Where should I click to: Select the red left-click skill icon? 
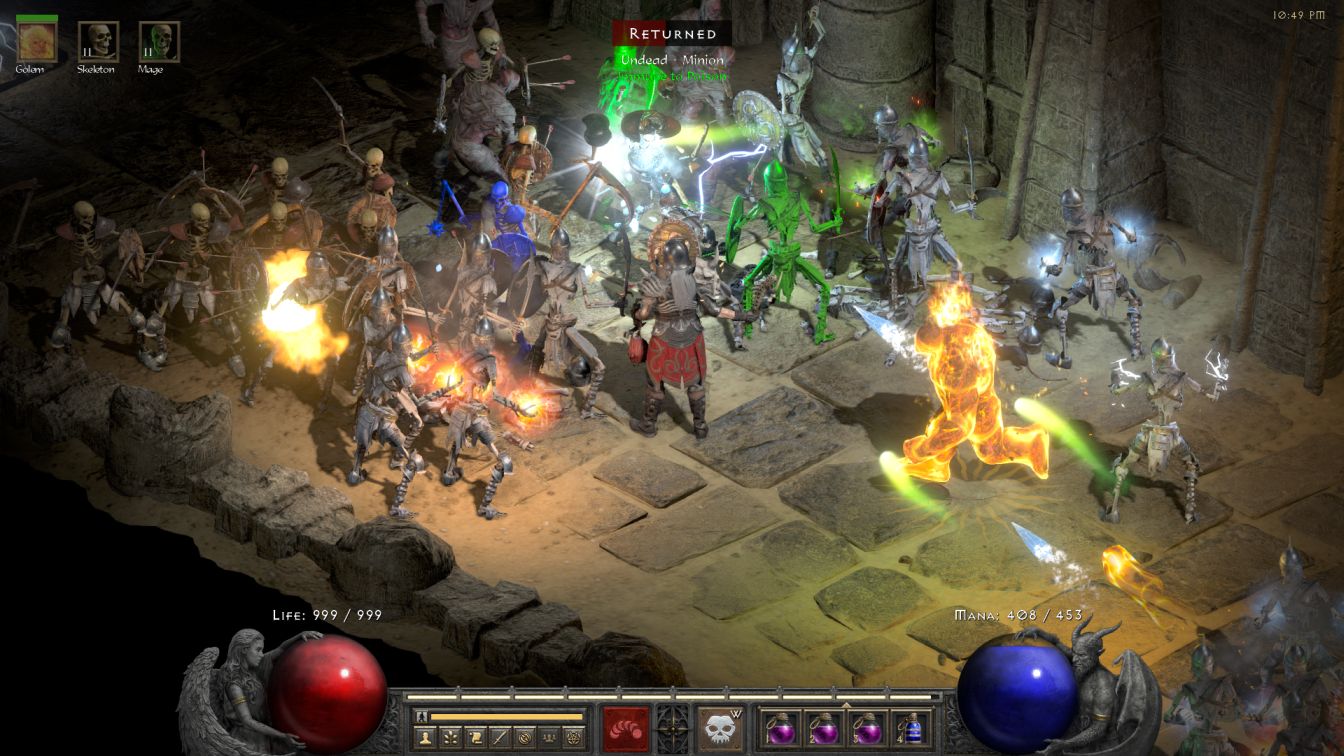tap(626, 728)
